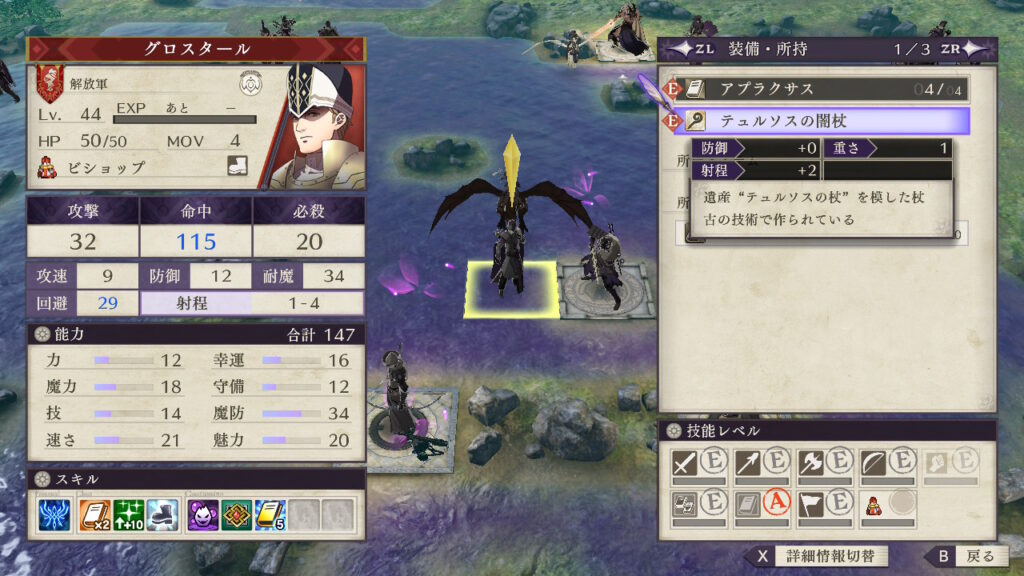Pick the green diamond emblem skill icon
The height and width of the screenshot is (576, 1024).
pyautogui.click(x=236, y=516)
